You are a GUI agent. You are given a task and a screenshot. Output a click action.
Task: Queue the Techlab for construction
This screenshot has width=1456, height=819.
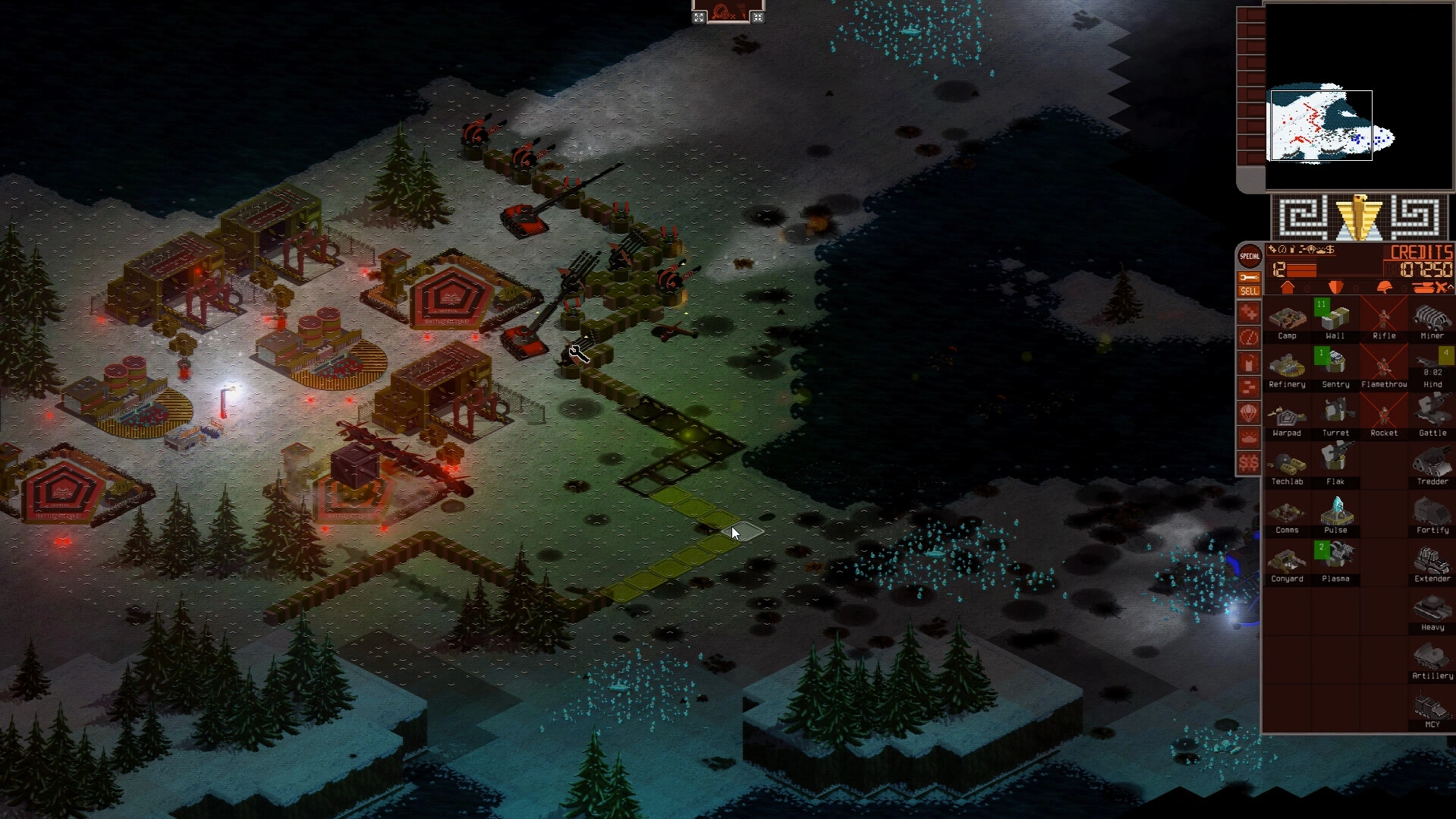1288,465
